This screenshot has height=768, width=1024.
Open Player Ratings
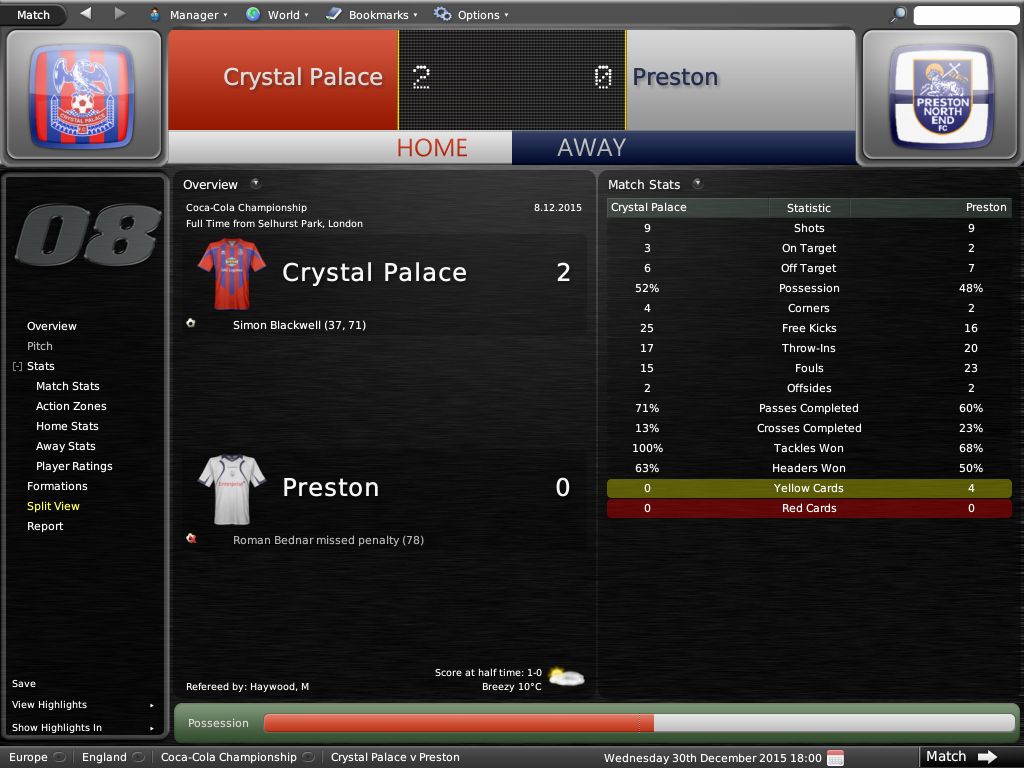(x=74, y=466)
